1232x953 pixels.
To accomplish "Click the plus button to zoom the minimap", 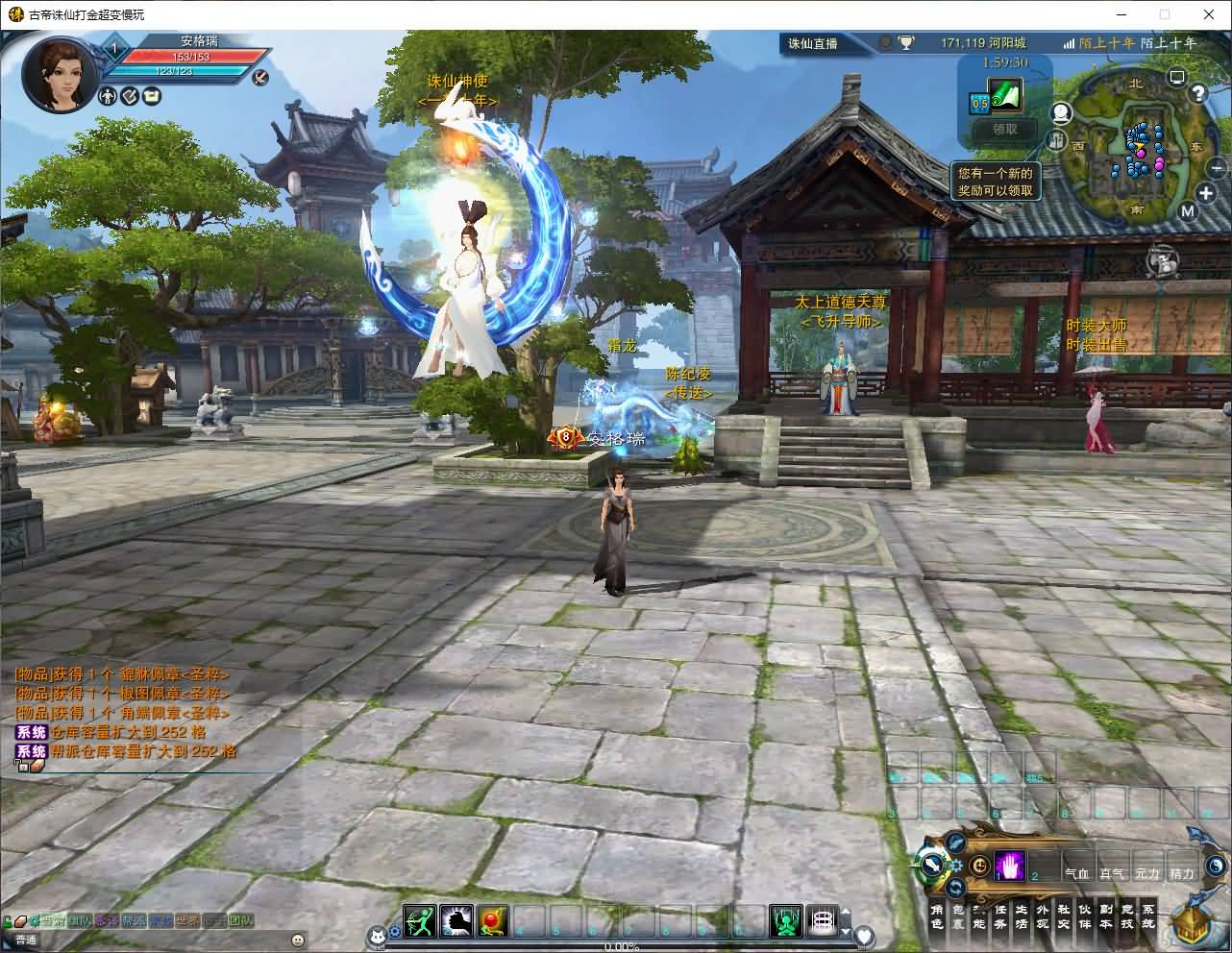I will [x=1207, y=193].
